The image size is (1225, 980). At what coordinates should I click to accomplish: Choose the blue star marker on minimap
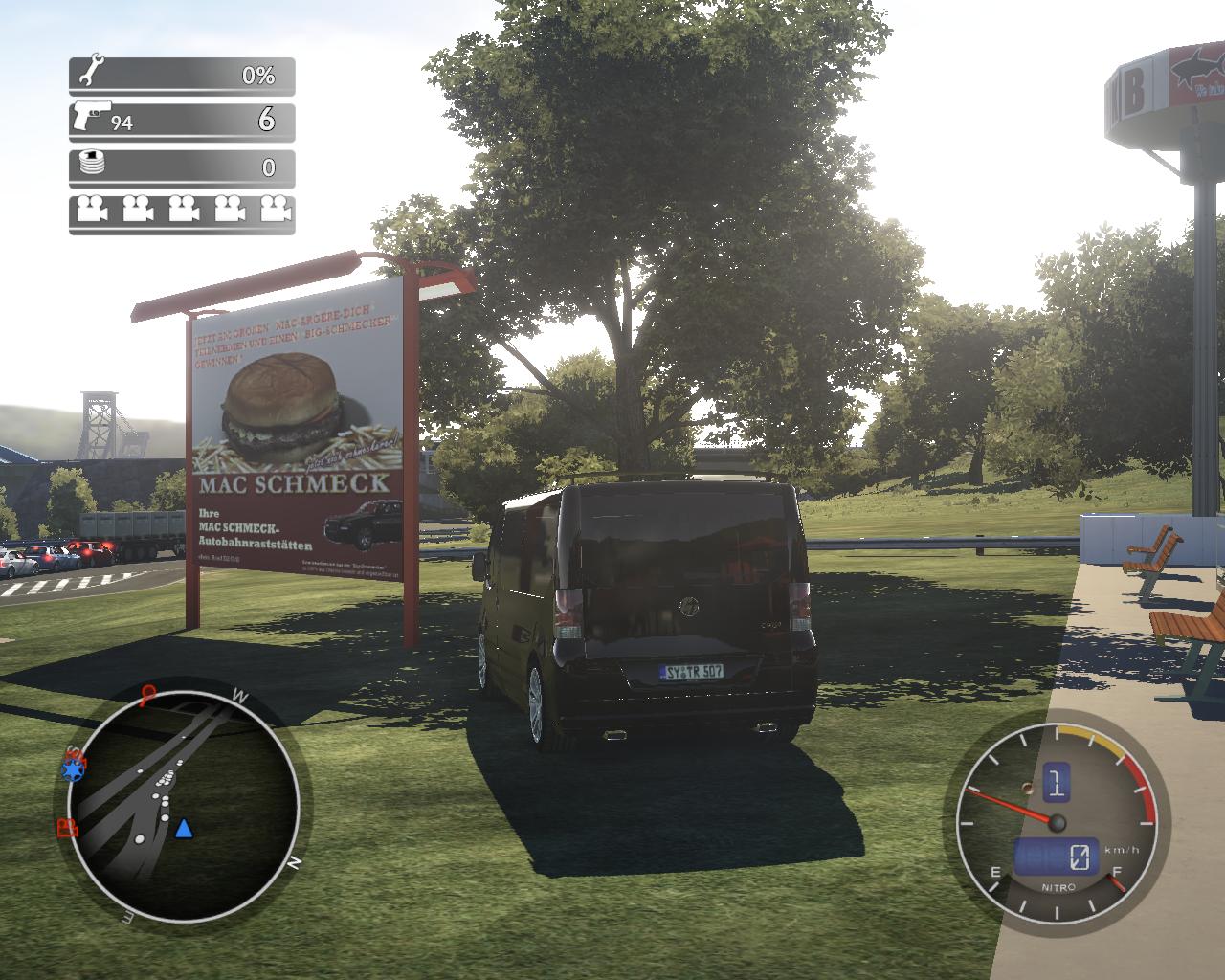coord(72,768)
